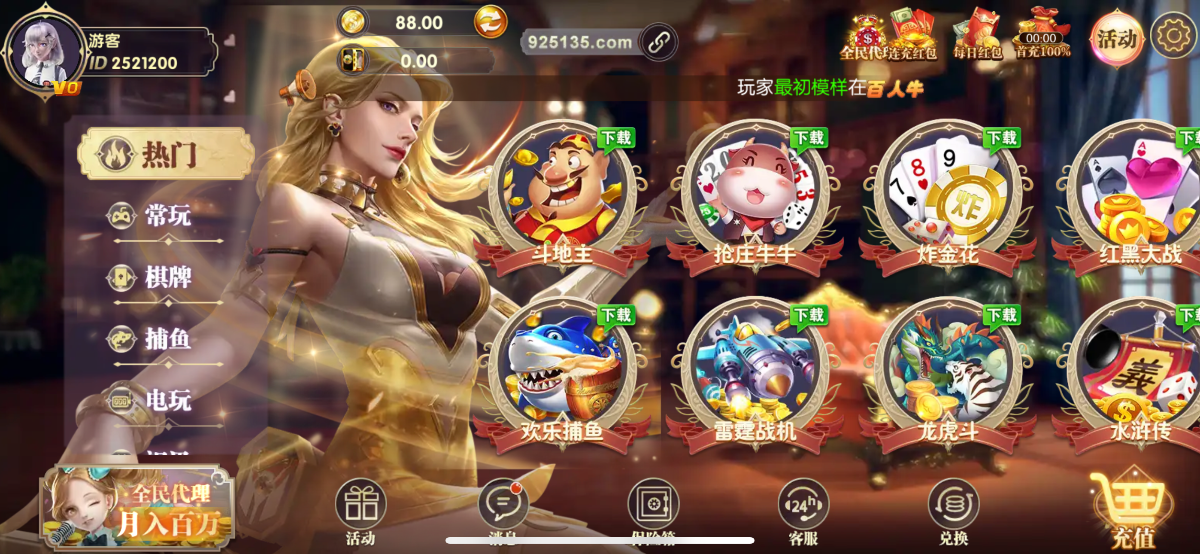Open the gift box 活动 button
Viewport: 1200px width, 554px height.
click(360, 510)
